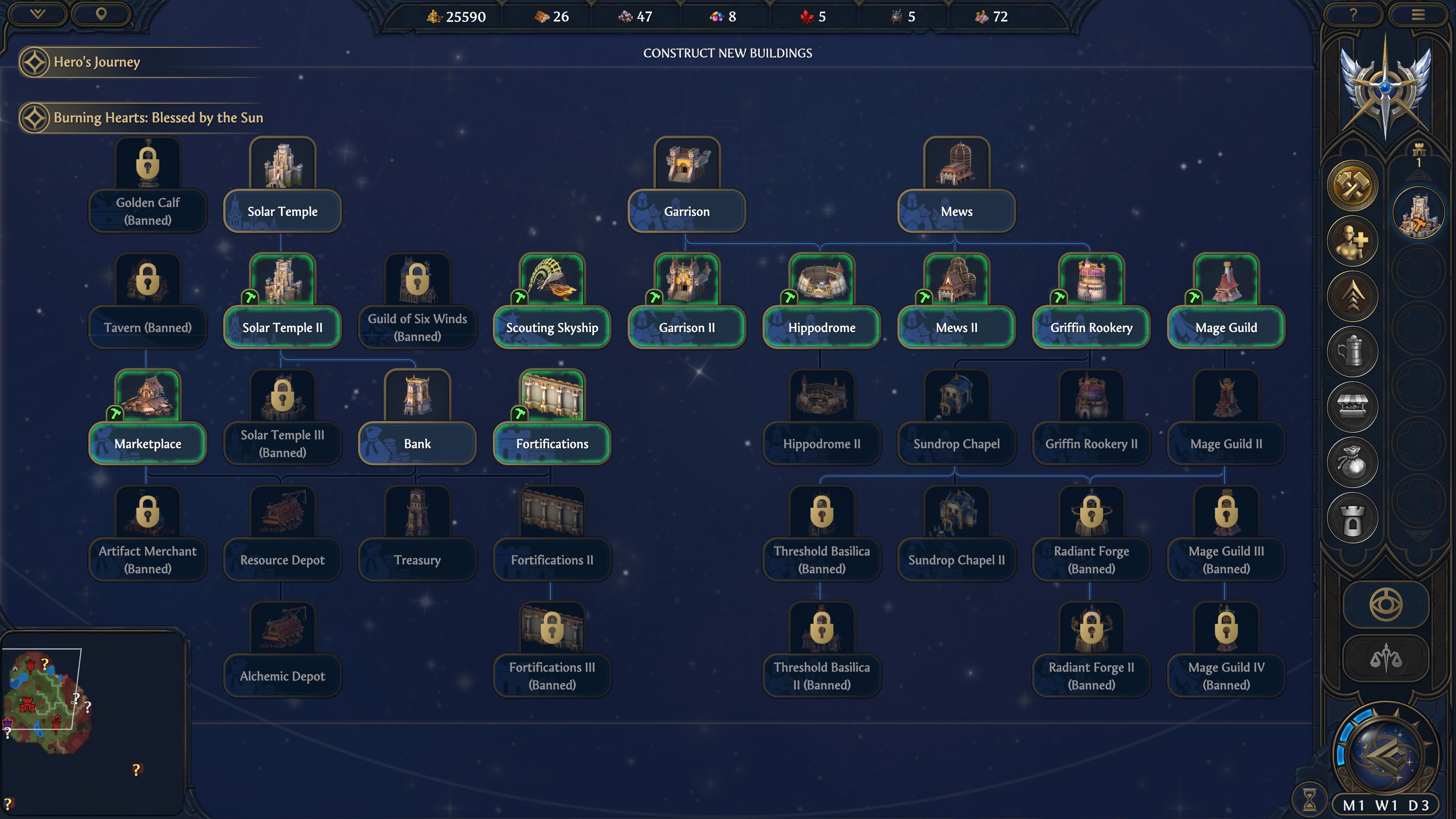Toggle the Griffin Rookery building selection
Viewport: 1456px width, 819px height.
[x=1091, y=327]
